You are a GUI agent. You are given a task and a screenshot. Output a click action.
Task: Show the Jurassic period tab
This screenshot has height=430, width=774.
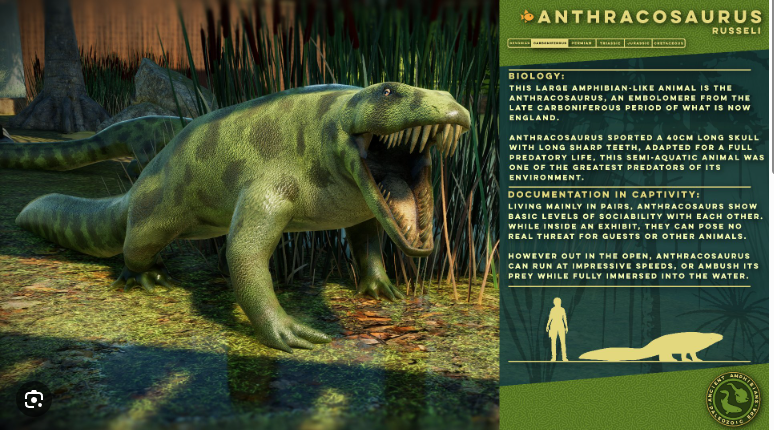[x=638, y=43]
